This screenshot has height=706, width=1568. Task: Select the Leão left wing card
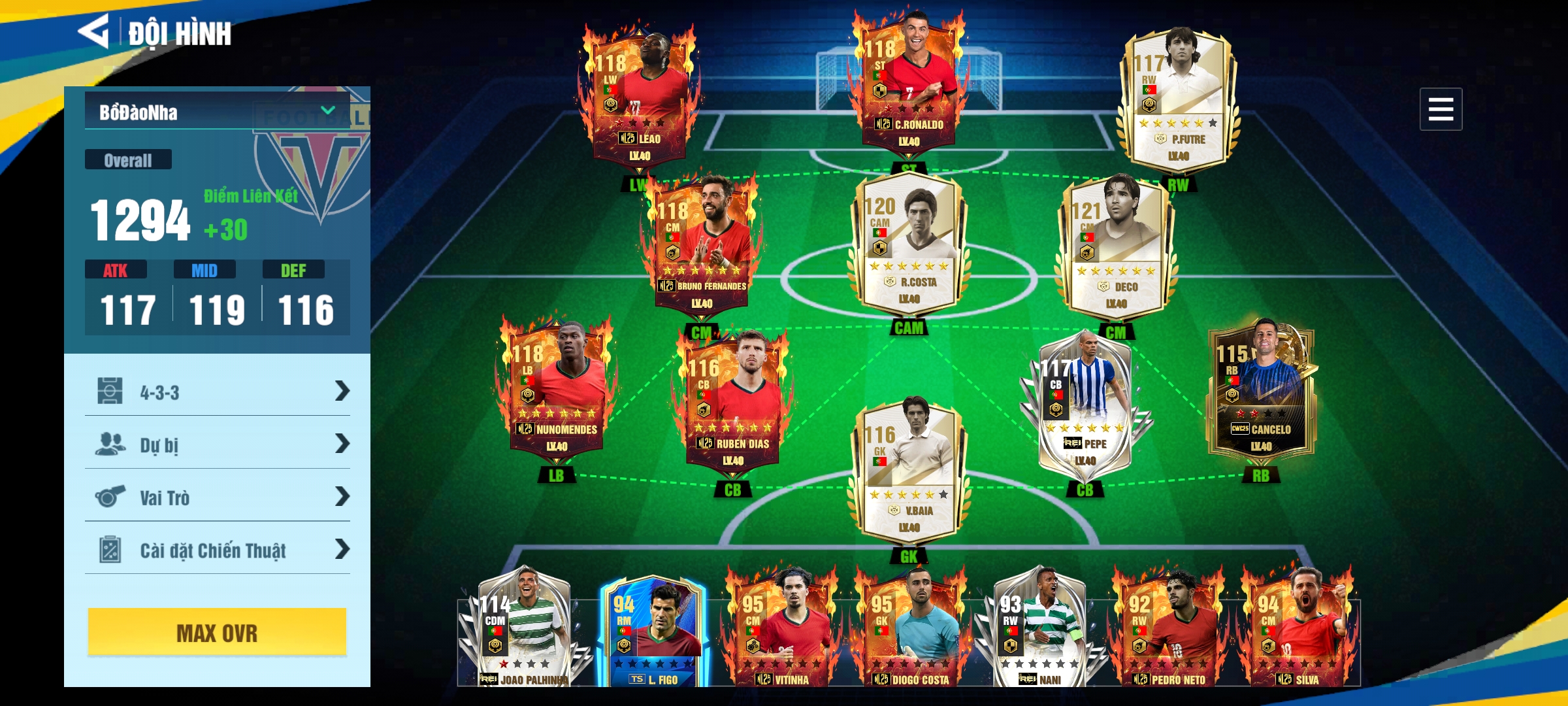[x=639, y=98]
